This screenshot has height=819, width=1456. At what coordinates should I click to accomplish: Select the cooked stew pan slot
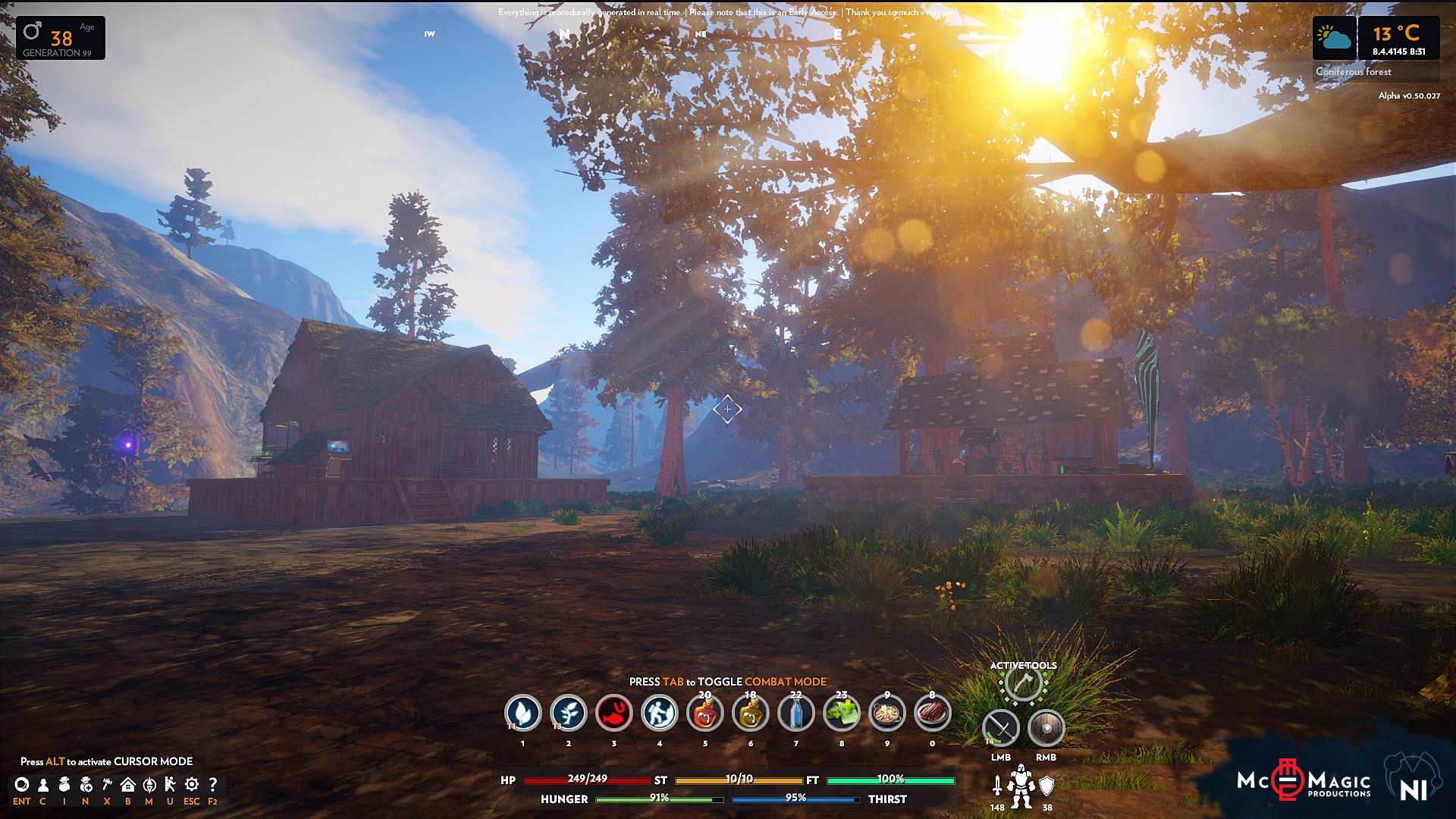click(886, 713)
